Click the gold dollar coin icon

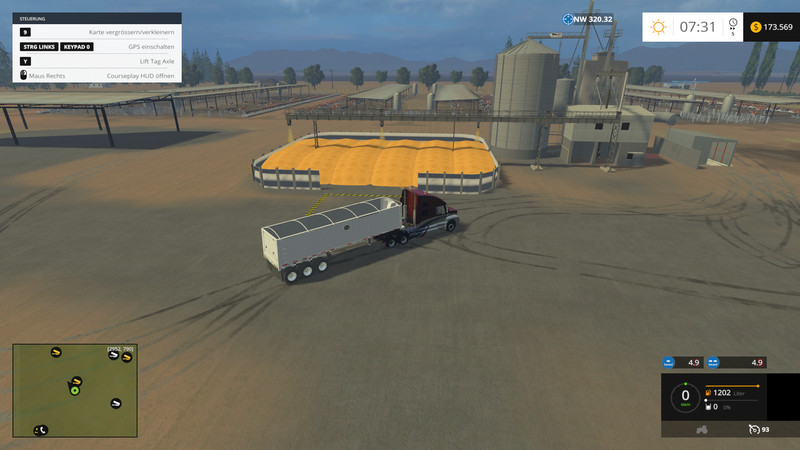click(756, 27)
